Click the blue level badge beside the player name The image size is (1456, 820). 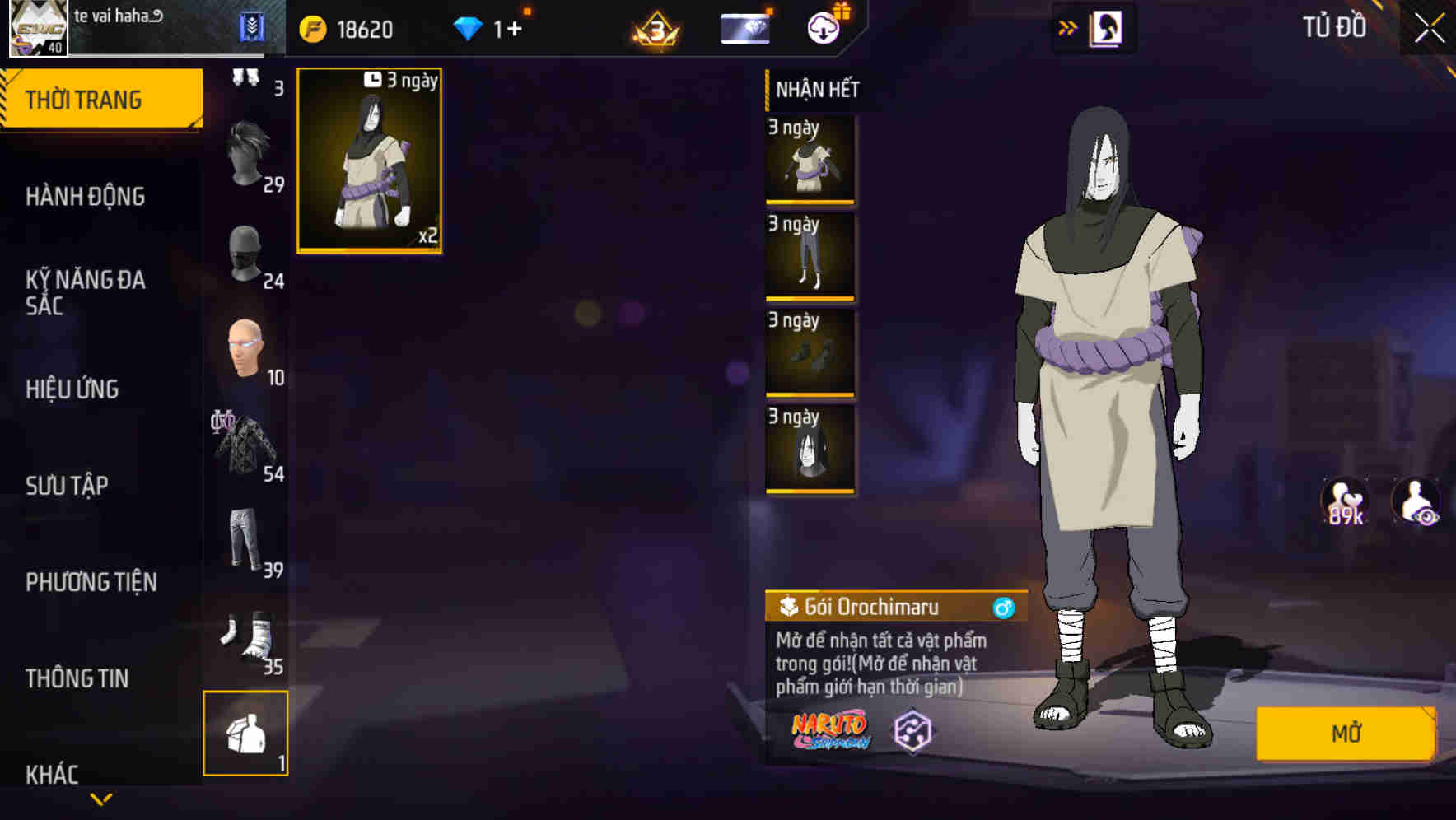pyautogui.click(x=251, y=26)
